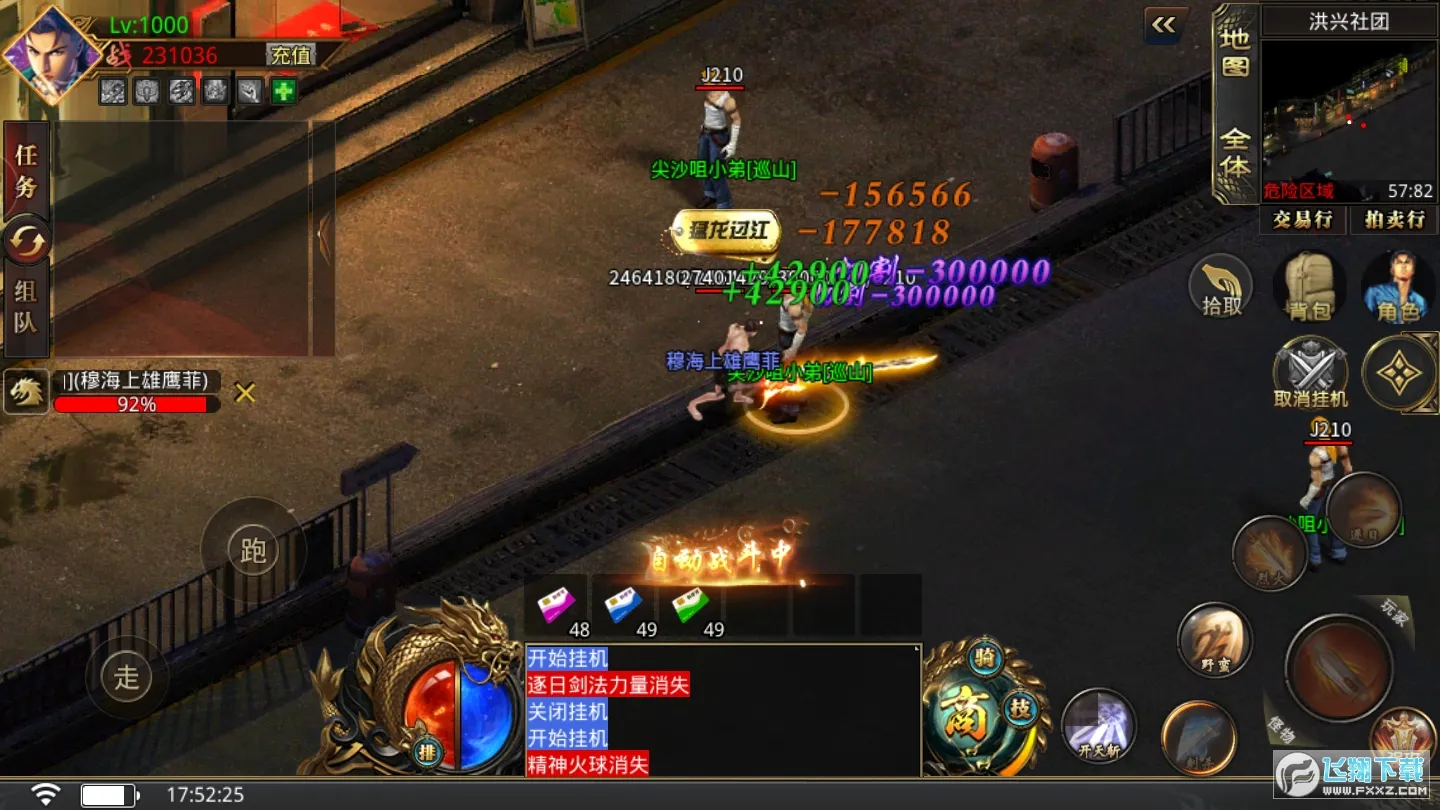The height and width of the screenshot is (810, 1440).
Task: Click the 92% red health bar
Action: (135, 404)
